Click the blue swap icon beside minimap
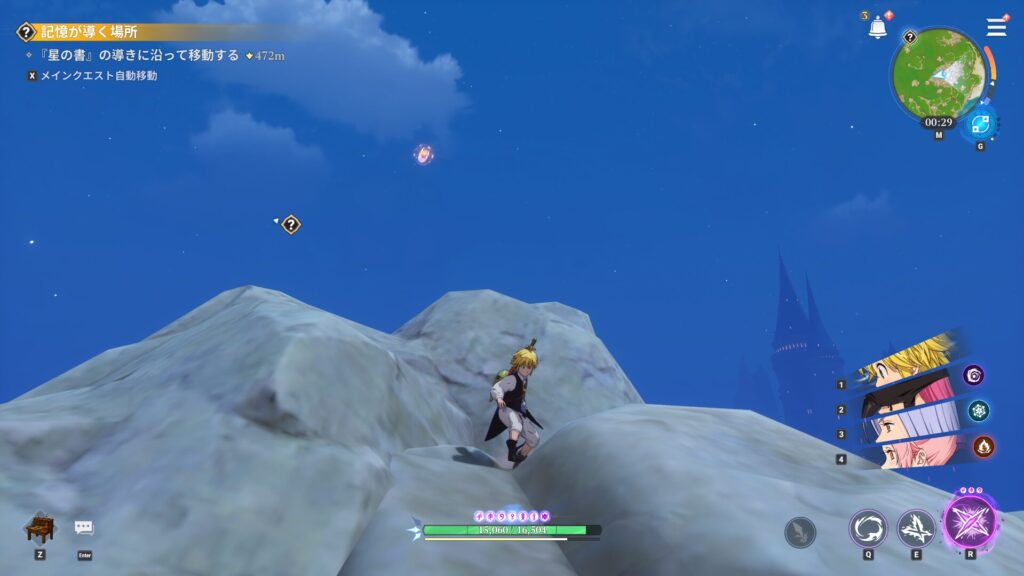The width and height of the screenshot is (1024, 576). tap(979, 126)
